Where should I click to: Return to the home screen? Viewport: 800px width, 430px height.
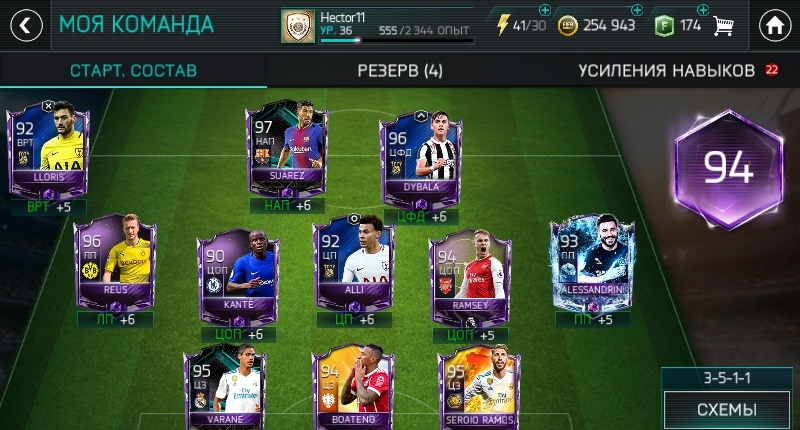tap(775, 25)
